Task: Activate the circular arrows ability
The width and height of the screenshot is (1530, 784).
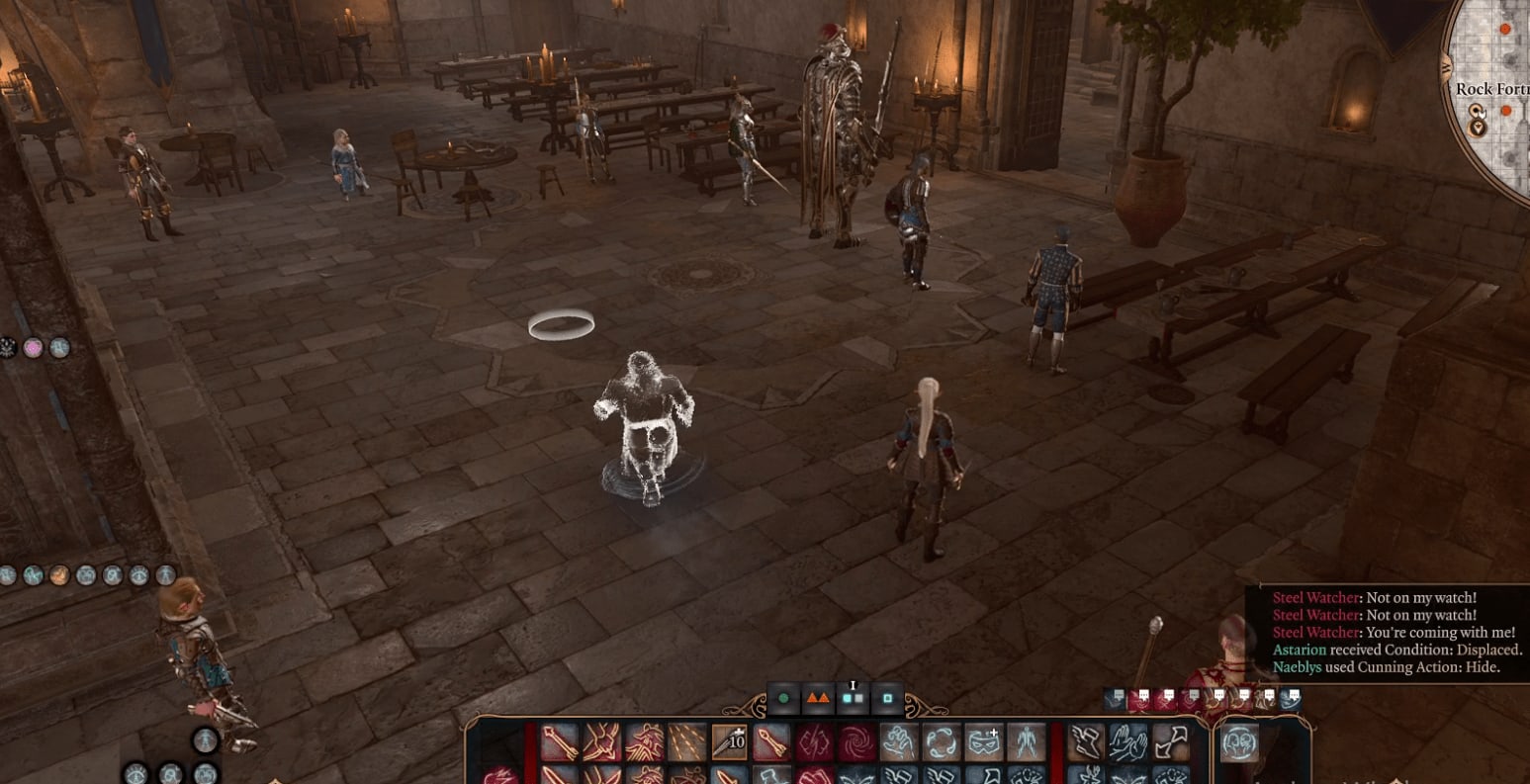Action: (x=941, y=741)
